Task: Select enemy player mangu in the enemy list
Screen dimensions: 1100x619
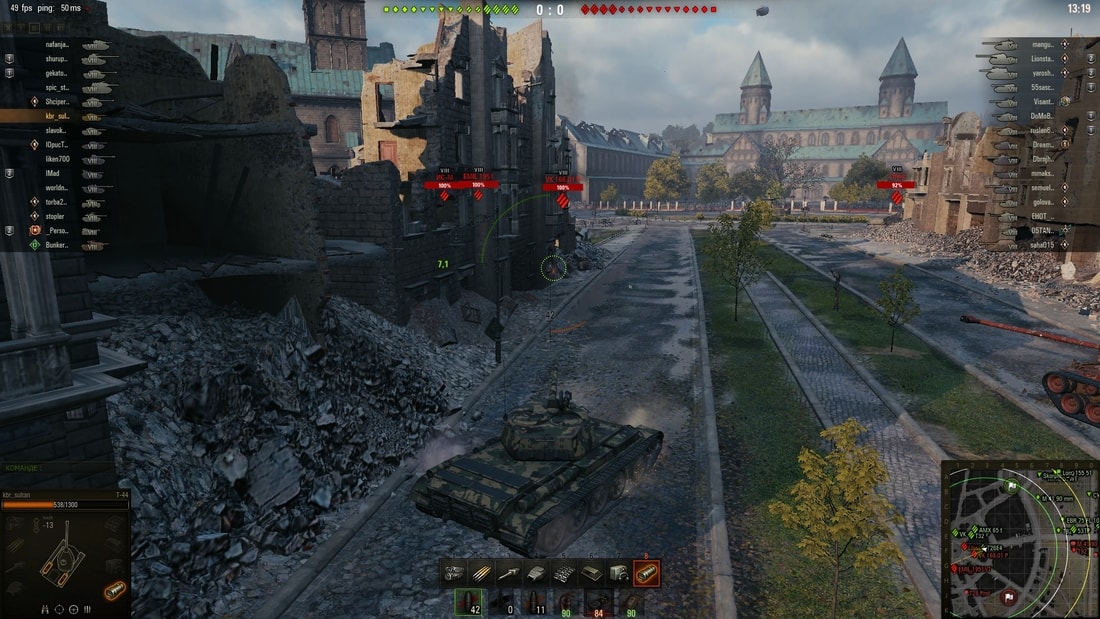Action: pyautogui.click(x=1042, y=45)
